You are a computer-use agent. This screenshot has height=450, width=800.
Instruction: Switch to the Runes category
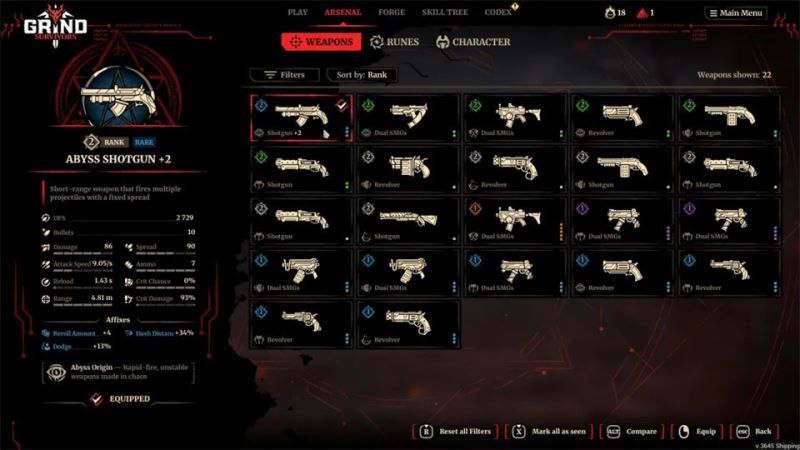tap(397, 42)
